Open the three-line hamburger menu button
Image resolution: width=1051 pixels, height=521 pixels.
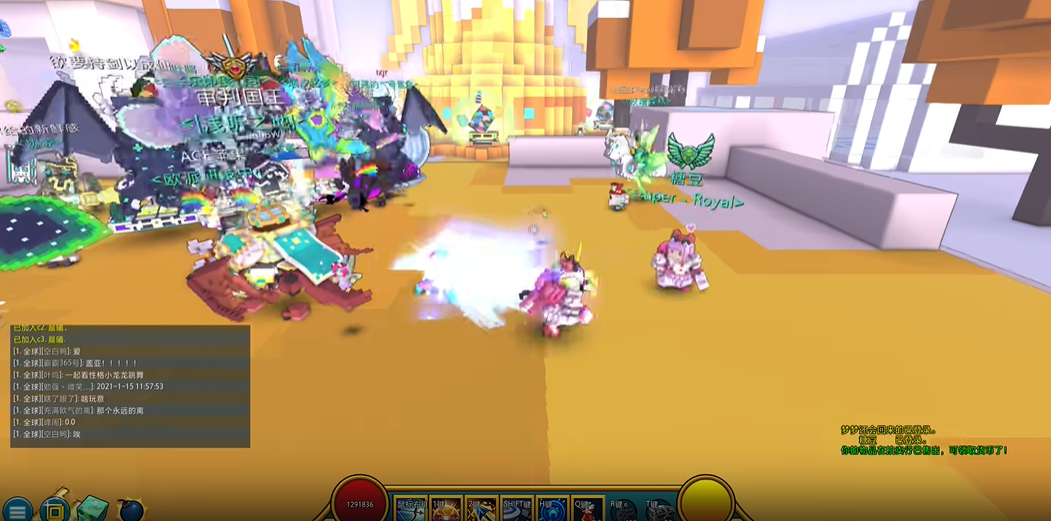17,510
